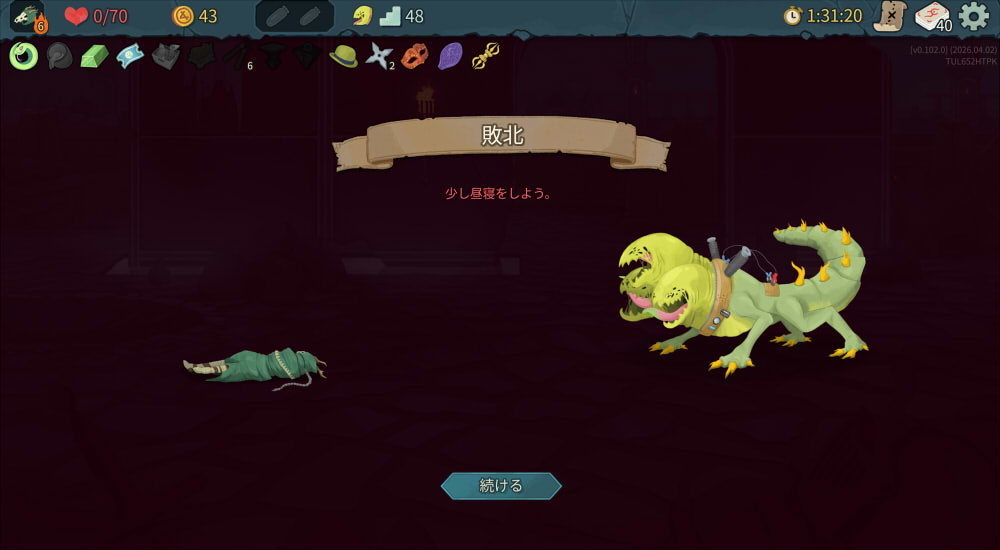This screenshot has height=550, width=1000.
Task: Open the treasure map scroll
Action: pos(889,16)
